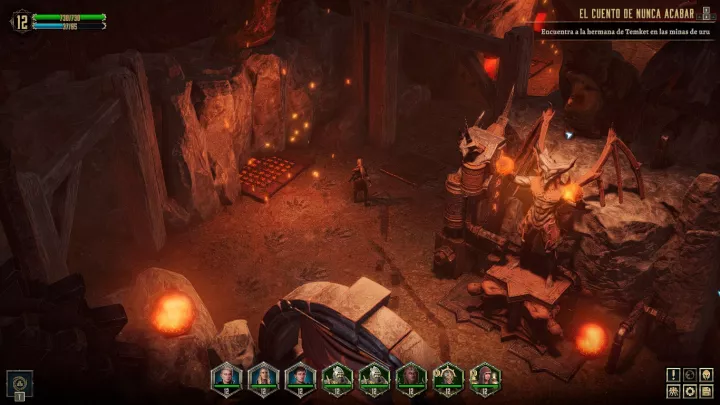This screenshot has width=720, height=405.
Task: Select the hooded companion's portrait
Action: pos(485,375)
